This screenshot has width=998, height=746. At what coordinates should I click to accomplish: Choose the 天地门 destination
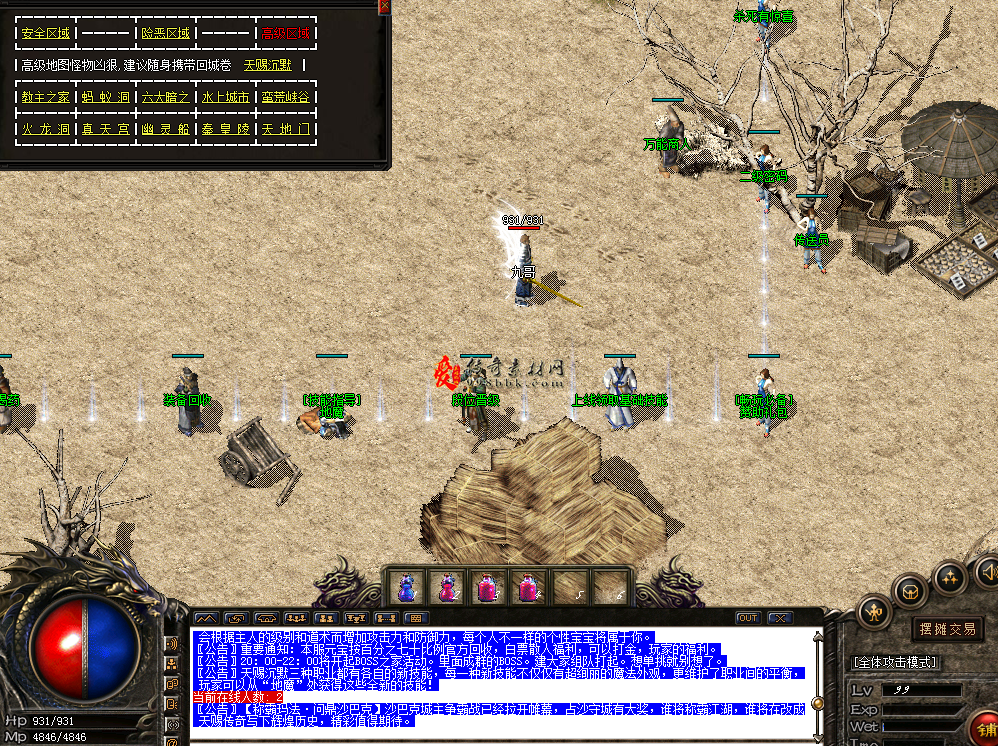coord(285,129)
